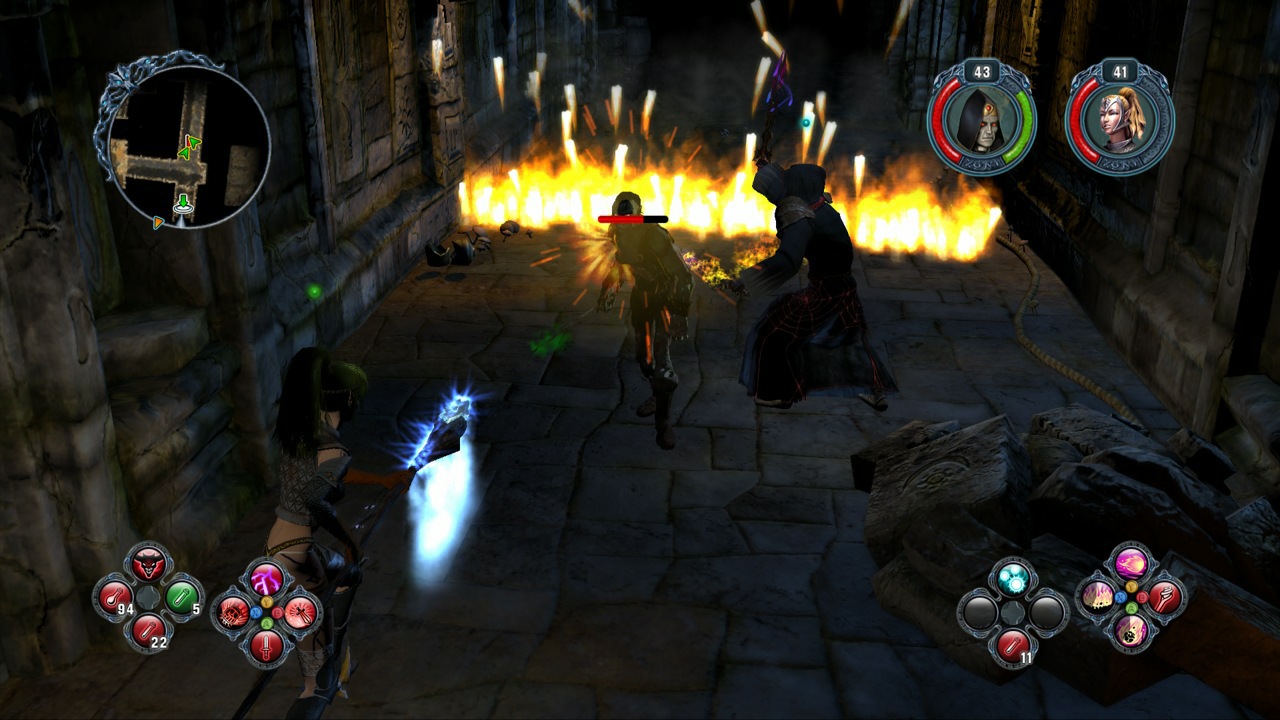Select the demon head ability on the left wheel
The image size is (1280, 720).
coord(147,562)
